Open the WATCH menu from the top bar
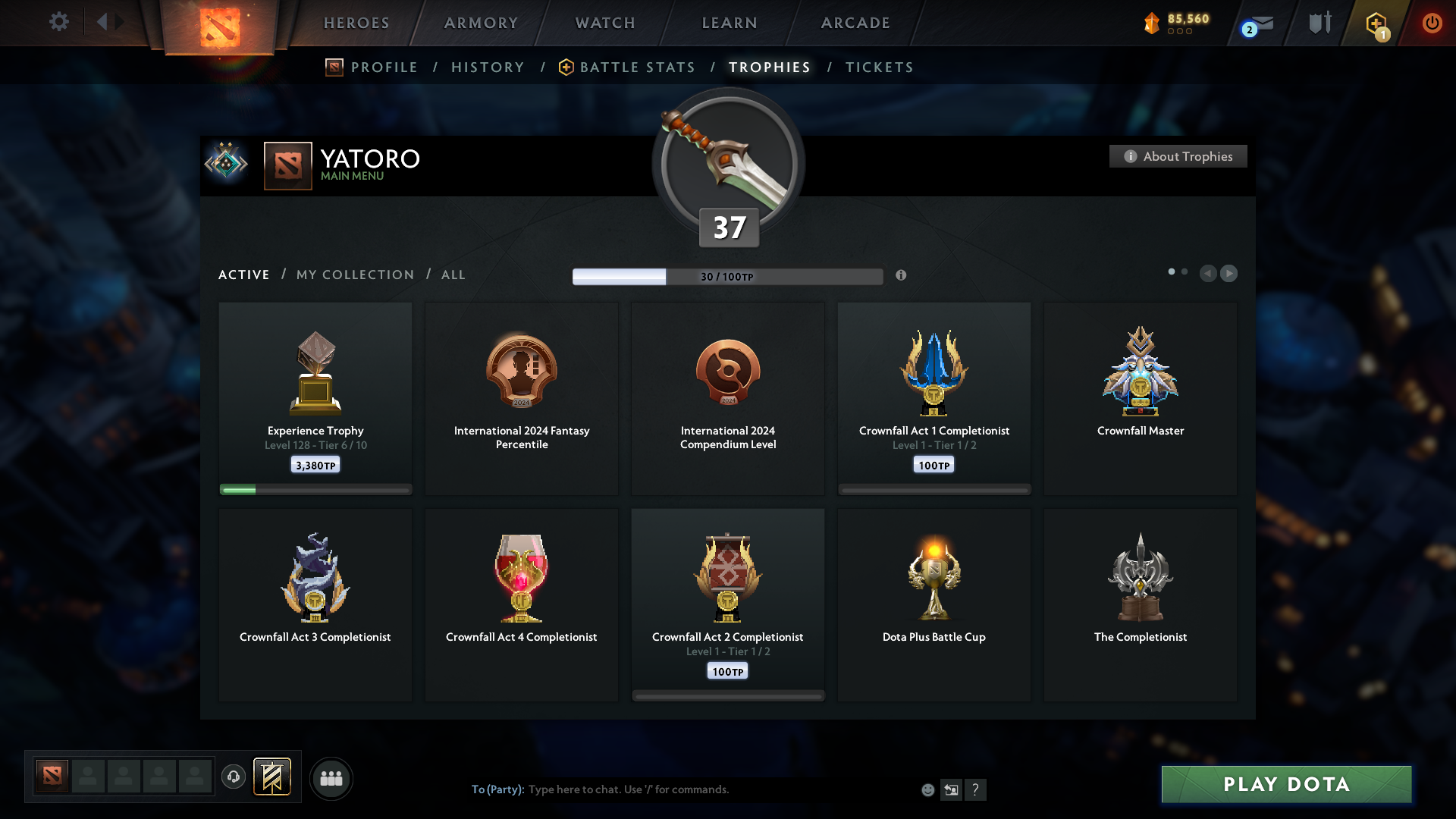 [x=604, y=23]
